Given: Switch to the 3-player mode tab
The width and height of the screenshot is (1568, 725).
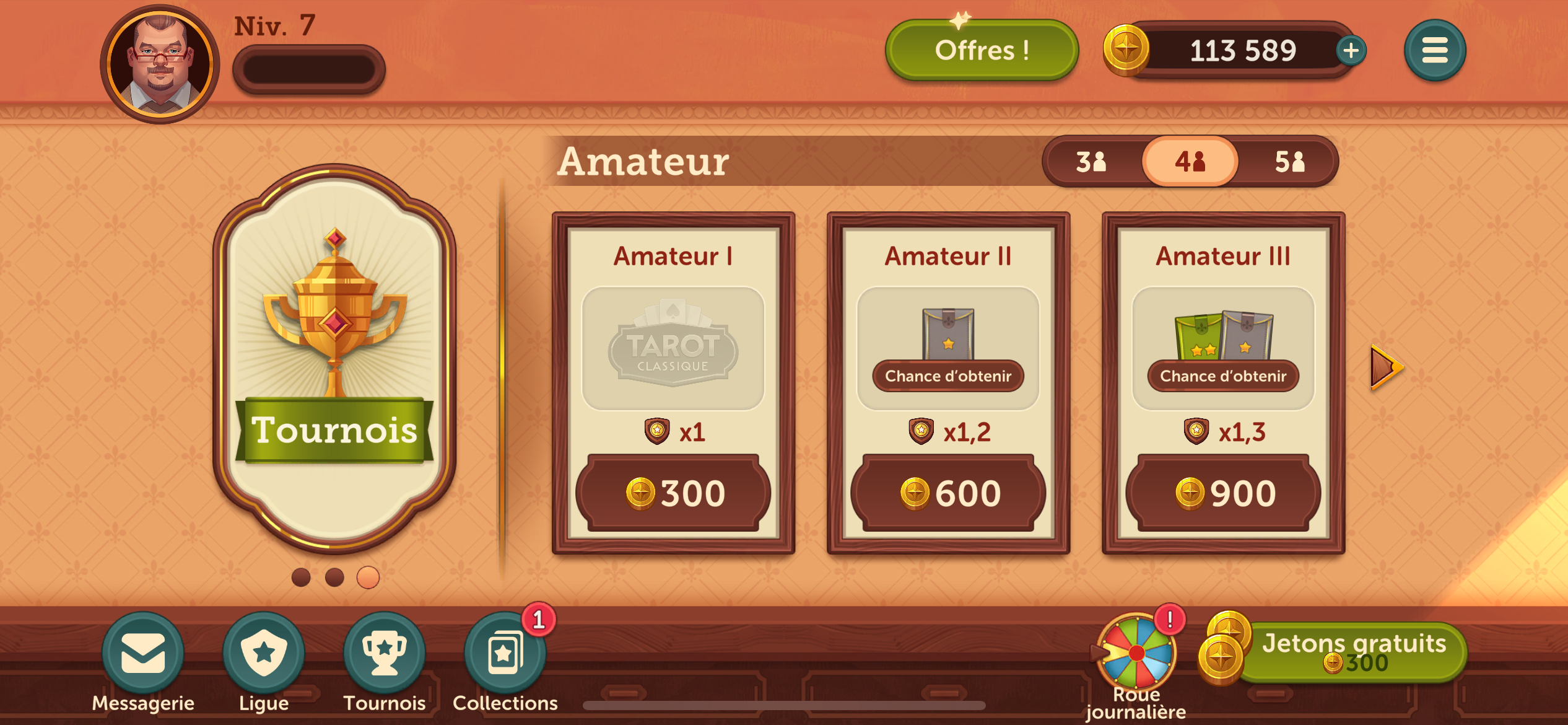Looking at the screenshot, I should coord(1091,162).
